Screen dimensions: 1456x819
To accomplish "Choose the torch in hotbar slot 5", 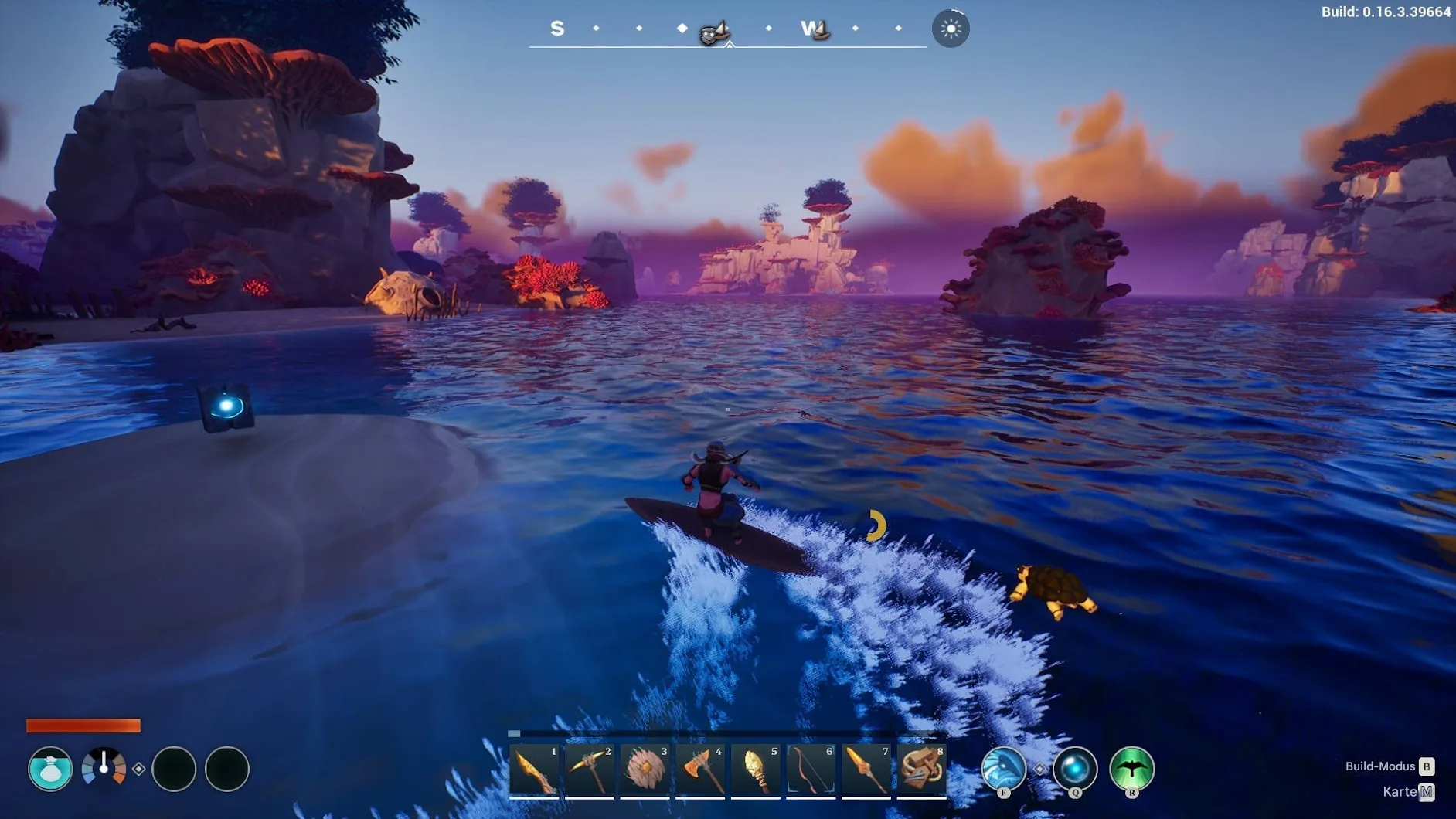I will point(756,770).
